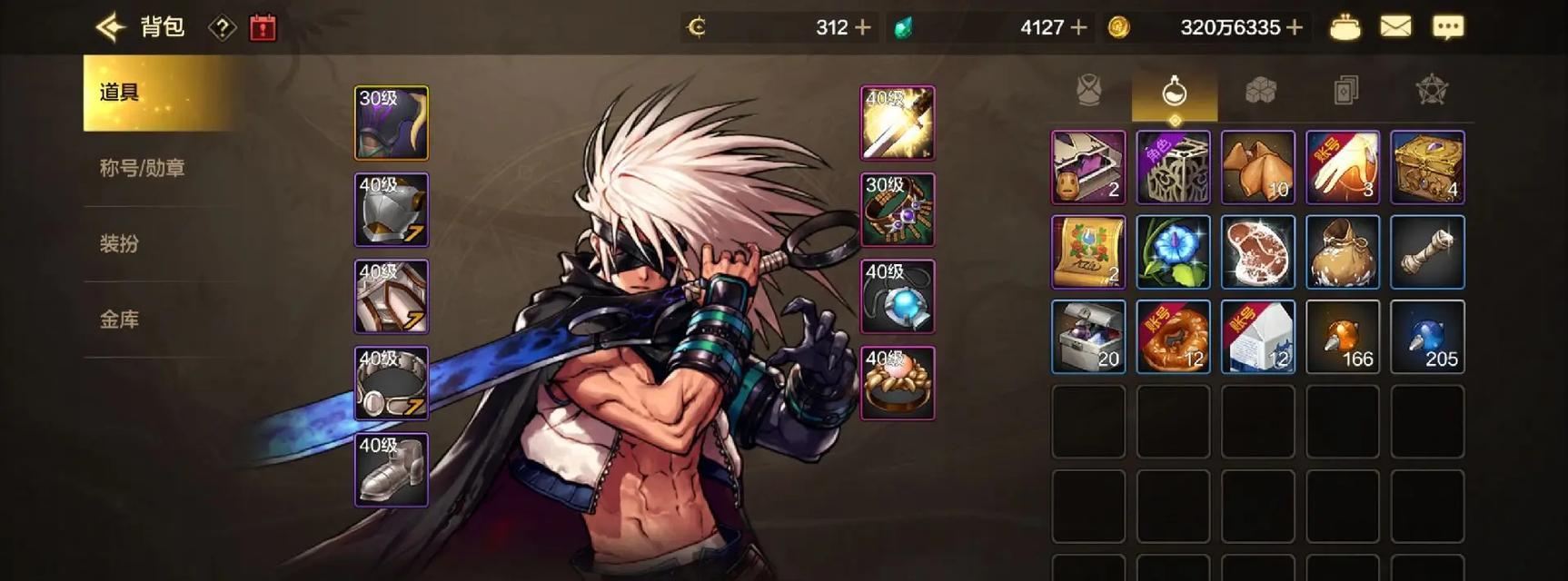Open the question mark help icon
Viewport: 1568px width, 581px height.
pyautogui.click(x=222, y=28)
